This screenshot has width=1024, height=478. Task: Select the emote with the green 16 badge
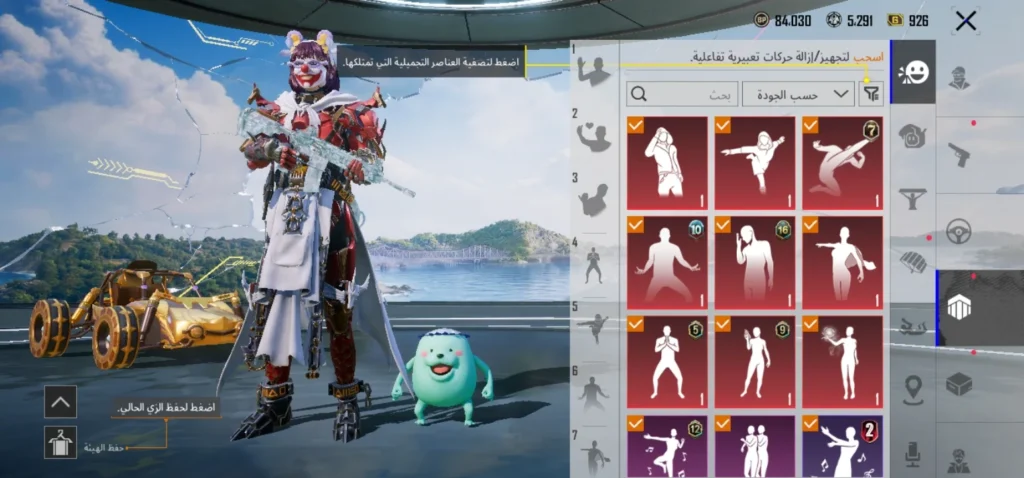pos(754,262)
